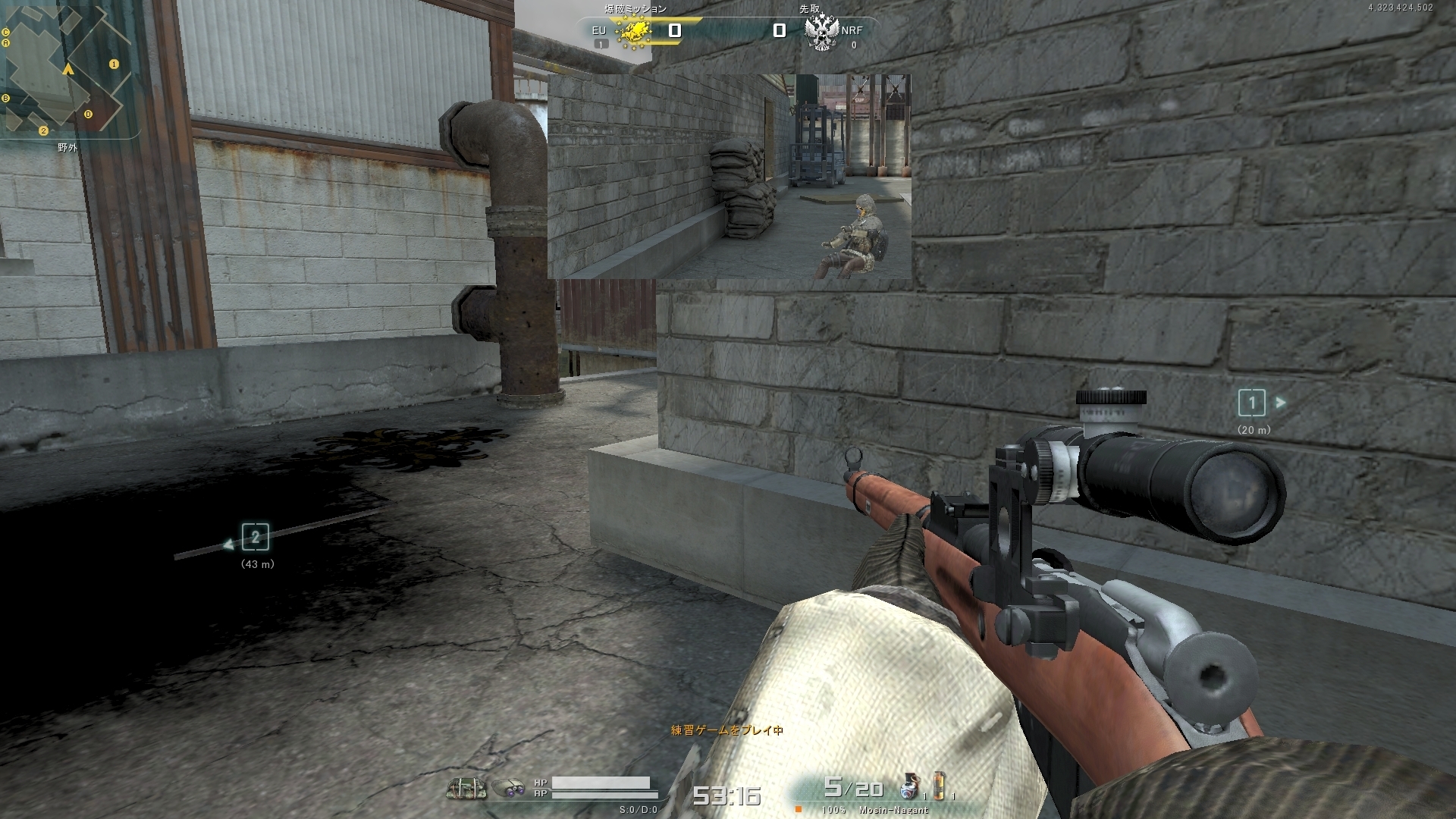Click the minimap's yellow player arrow

point(68,70)
